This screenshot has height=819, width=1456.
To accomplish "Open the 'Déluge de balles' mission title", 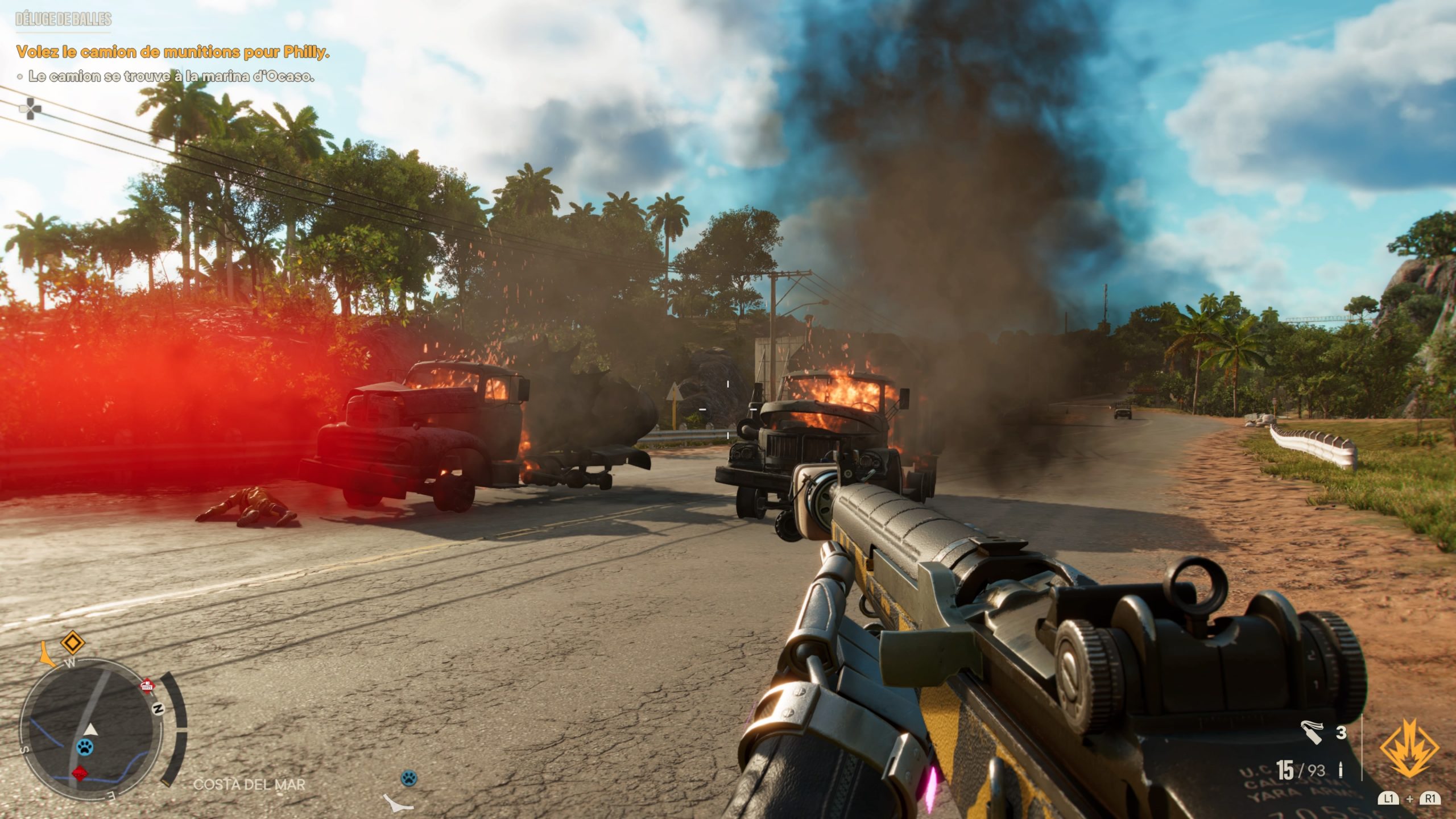I will pos(64,19).
